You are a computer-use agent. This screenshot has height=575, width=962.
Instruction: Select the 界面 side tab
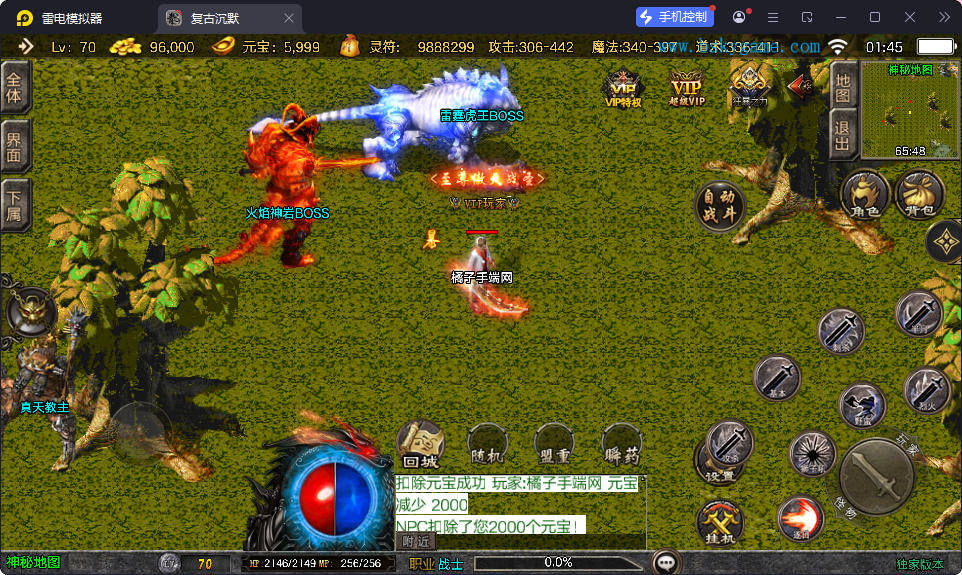14,147
